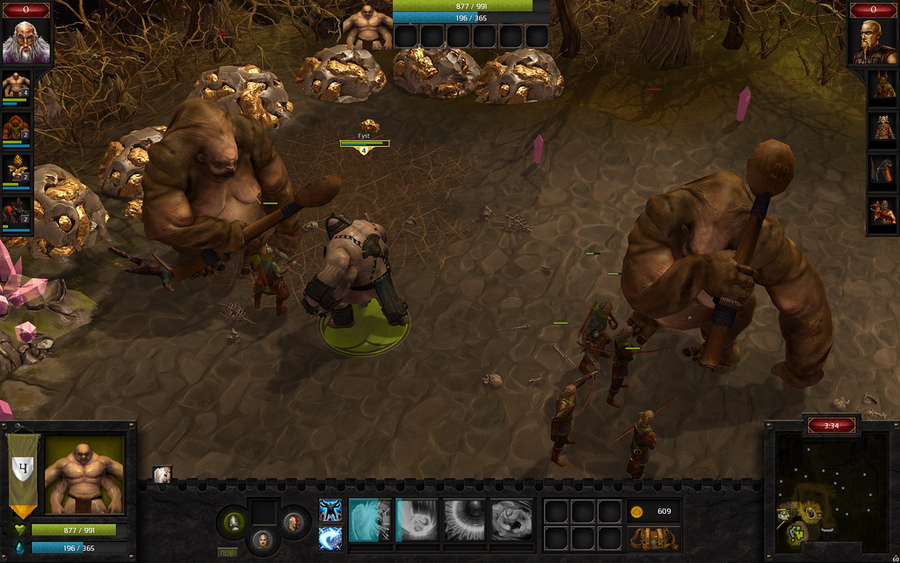Click the dark dragon enemy hero portrait
Image resolution: width=900 pixels, height=563 pixels.
point(882,171)
